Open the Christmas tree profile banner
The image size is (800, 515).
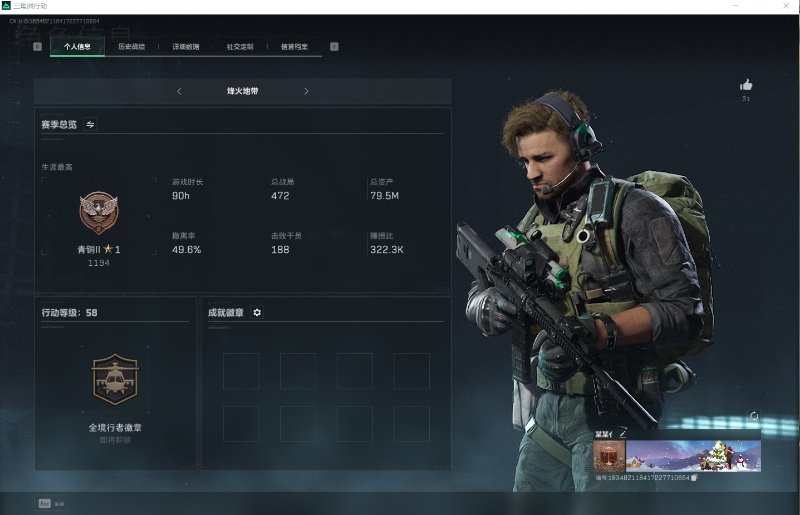pyautogui.click(x=693, y=456)
